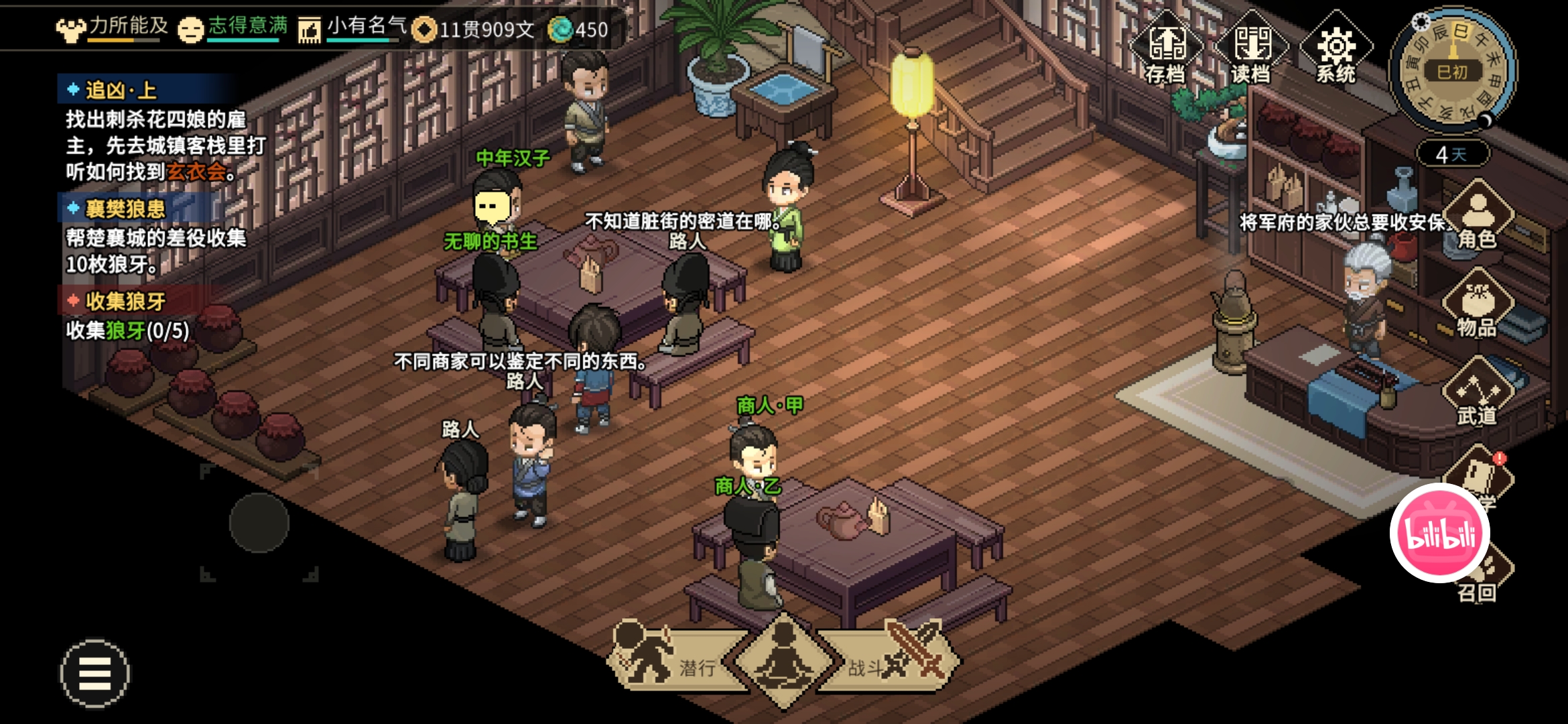Tap the bilibili floating overlay button

pyautogui.click(x=1440, y=533)
